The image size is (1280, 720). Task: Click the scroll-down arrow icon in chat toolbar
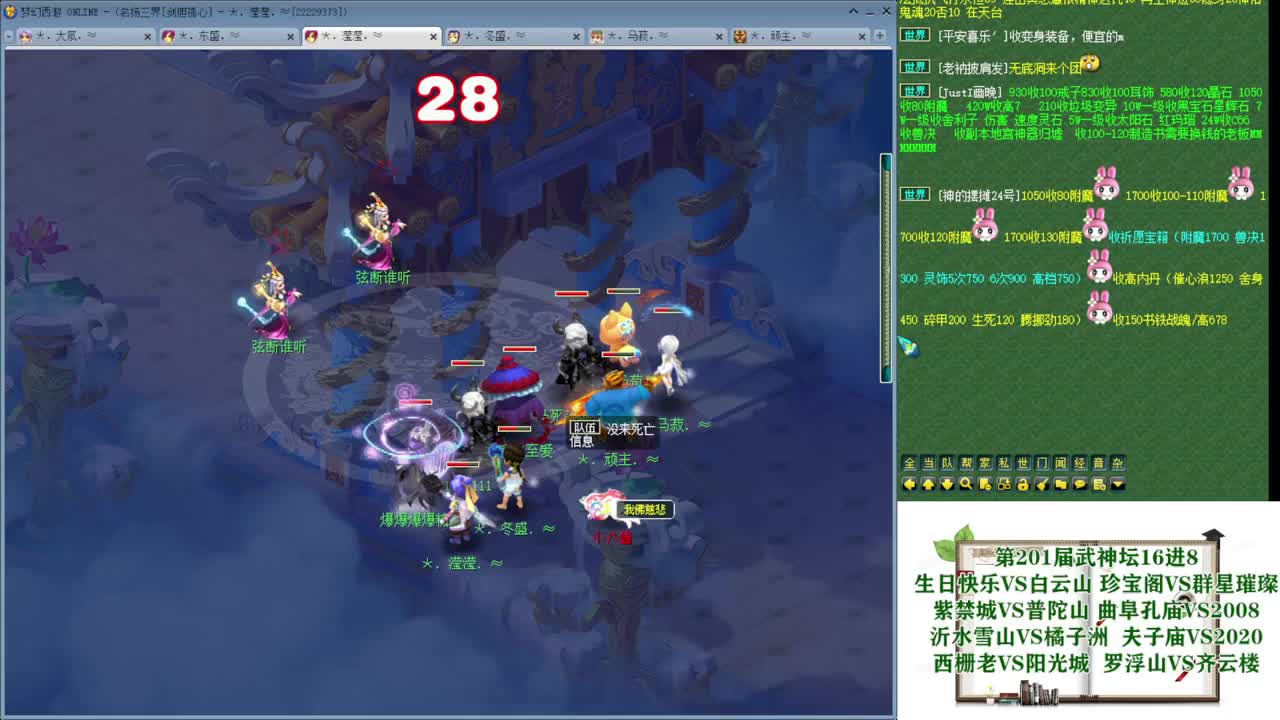pyautogui.click(x=947, y=484)
